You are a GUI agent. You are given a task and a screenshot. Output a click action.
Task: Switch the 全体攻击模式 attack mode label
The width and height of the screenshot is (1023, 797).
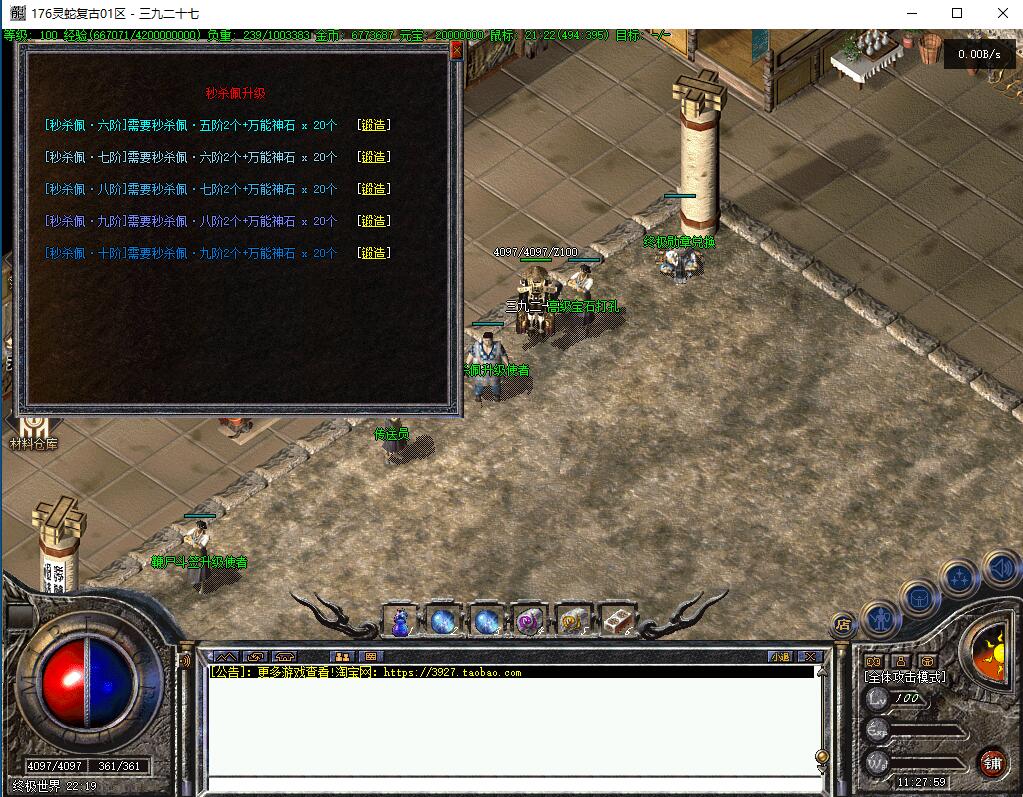pyautogui.click(x=905, y=677)
